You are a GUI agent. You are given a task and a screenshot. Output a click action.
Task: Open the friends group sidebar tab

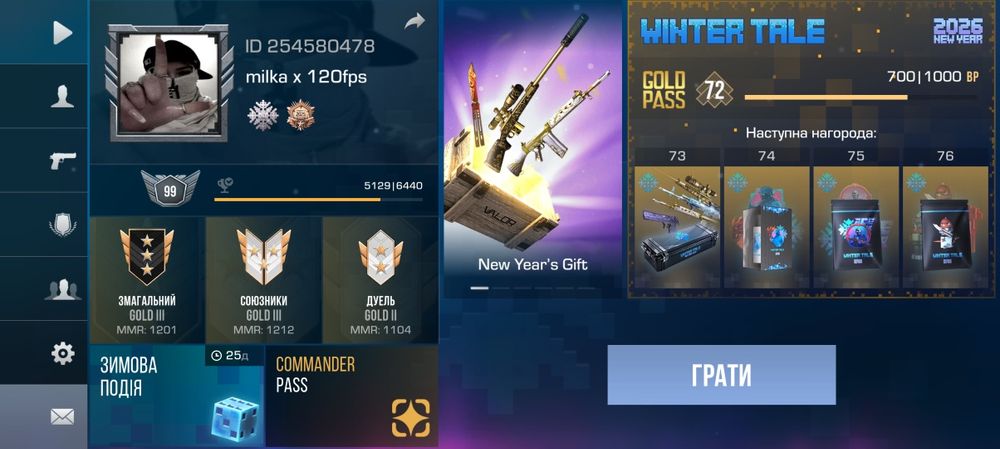point(62,289)
